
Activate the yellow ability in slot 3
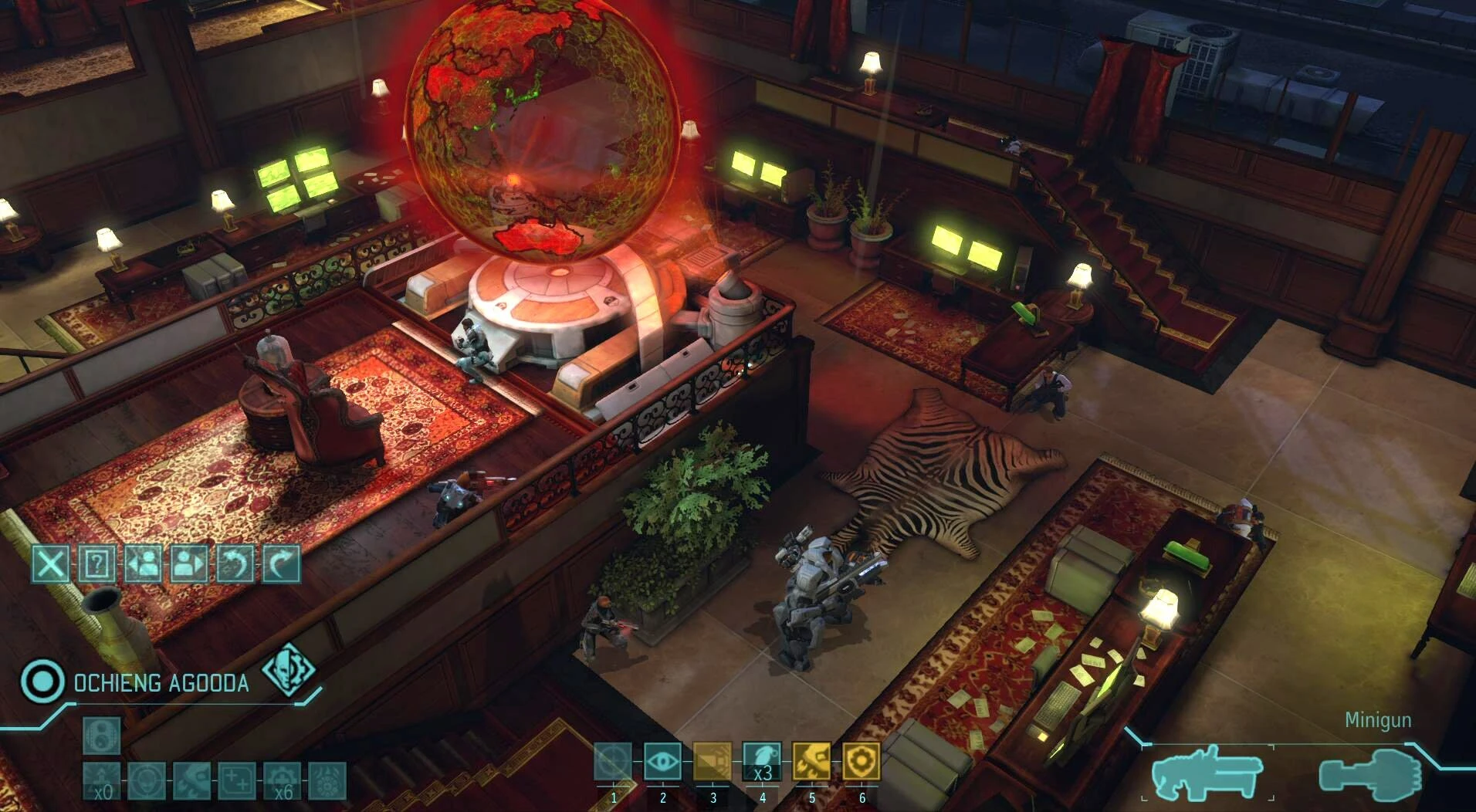pos(712,763)
